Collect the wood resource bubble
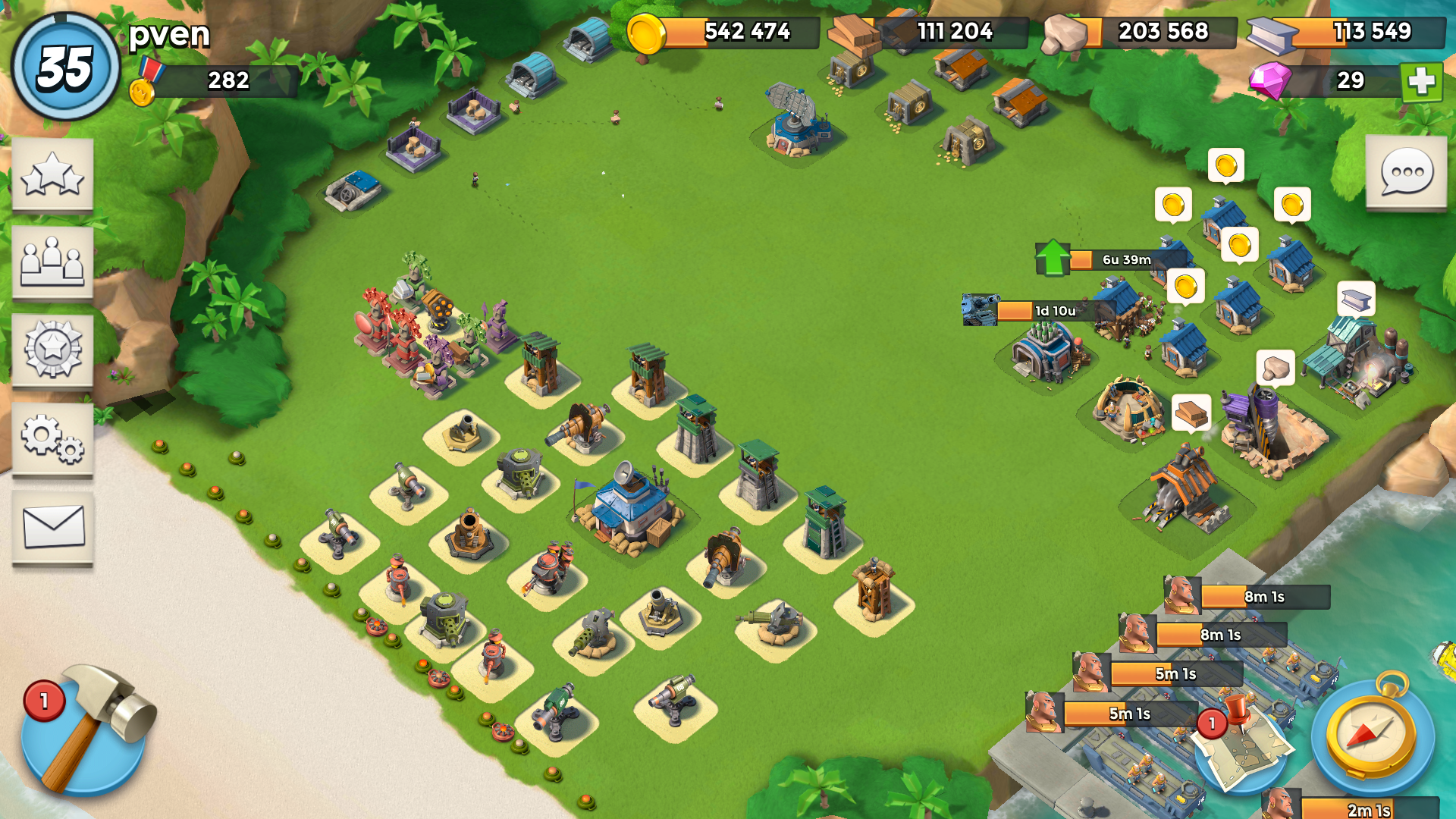 click(x=1191, y=413)
